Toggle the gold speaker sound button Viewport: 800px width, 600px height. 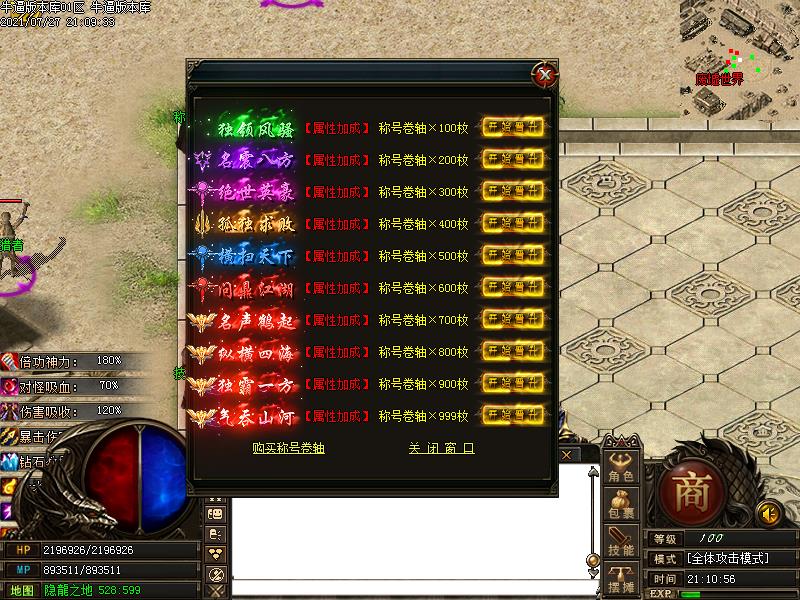tap(768, 513)
